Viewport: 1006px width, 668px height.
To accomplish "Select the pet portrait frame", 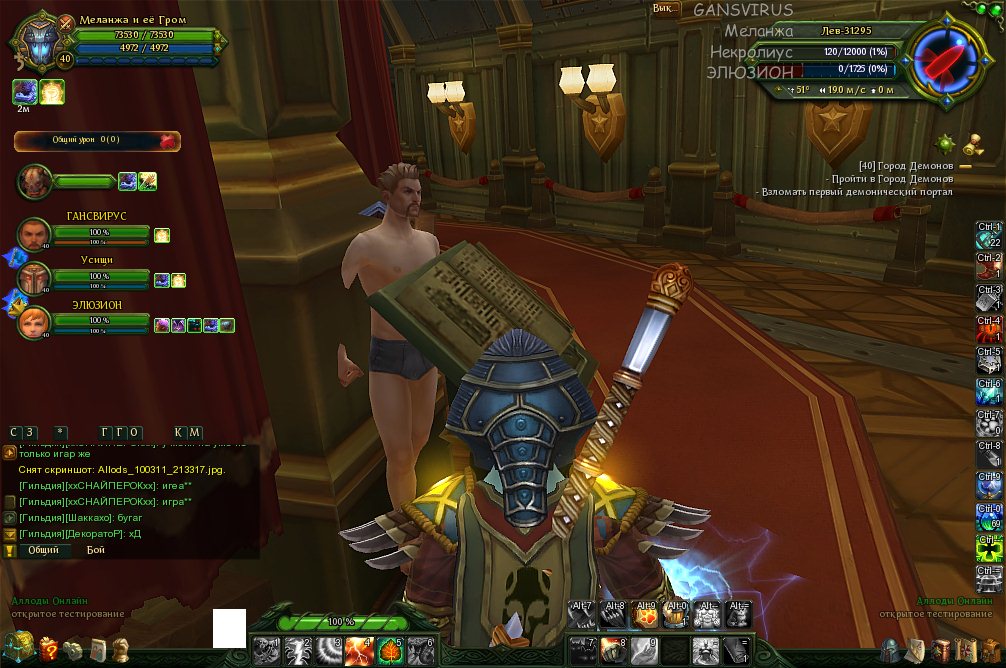I will (x=35, y=181).
